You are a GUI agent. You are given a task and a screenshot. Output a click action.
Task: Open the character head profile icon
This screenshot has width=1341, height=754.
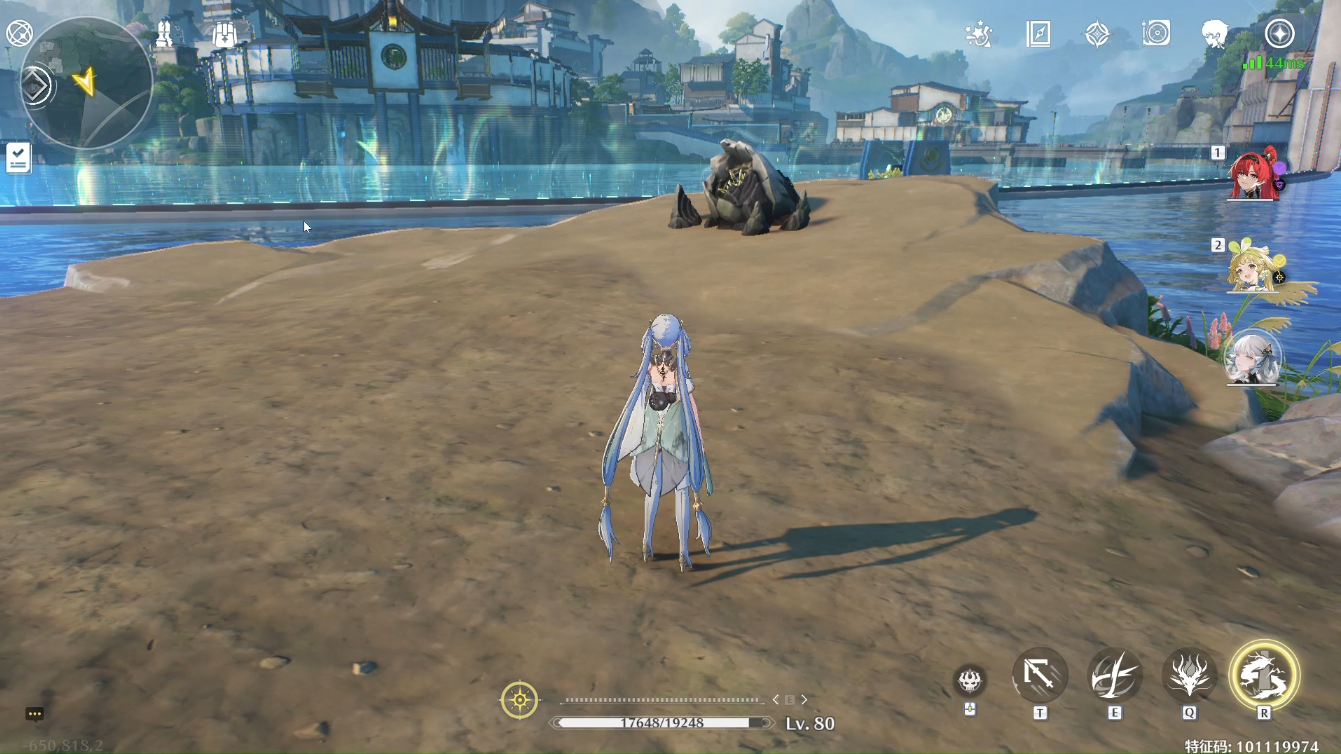(1215, 34)
